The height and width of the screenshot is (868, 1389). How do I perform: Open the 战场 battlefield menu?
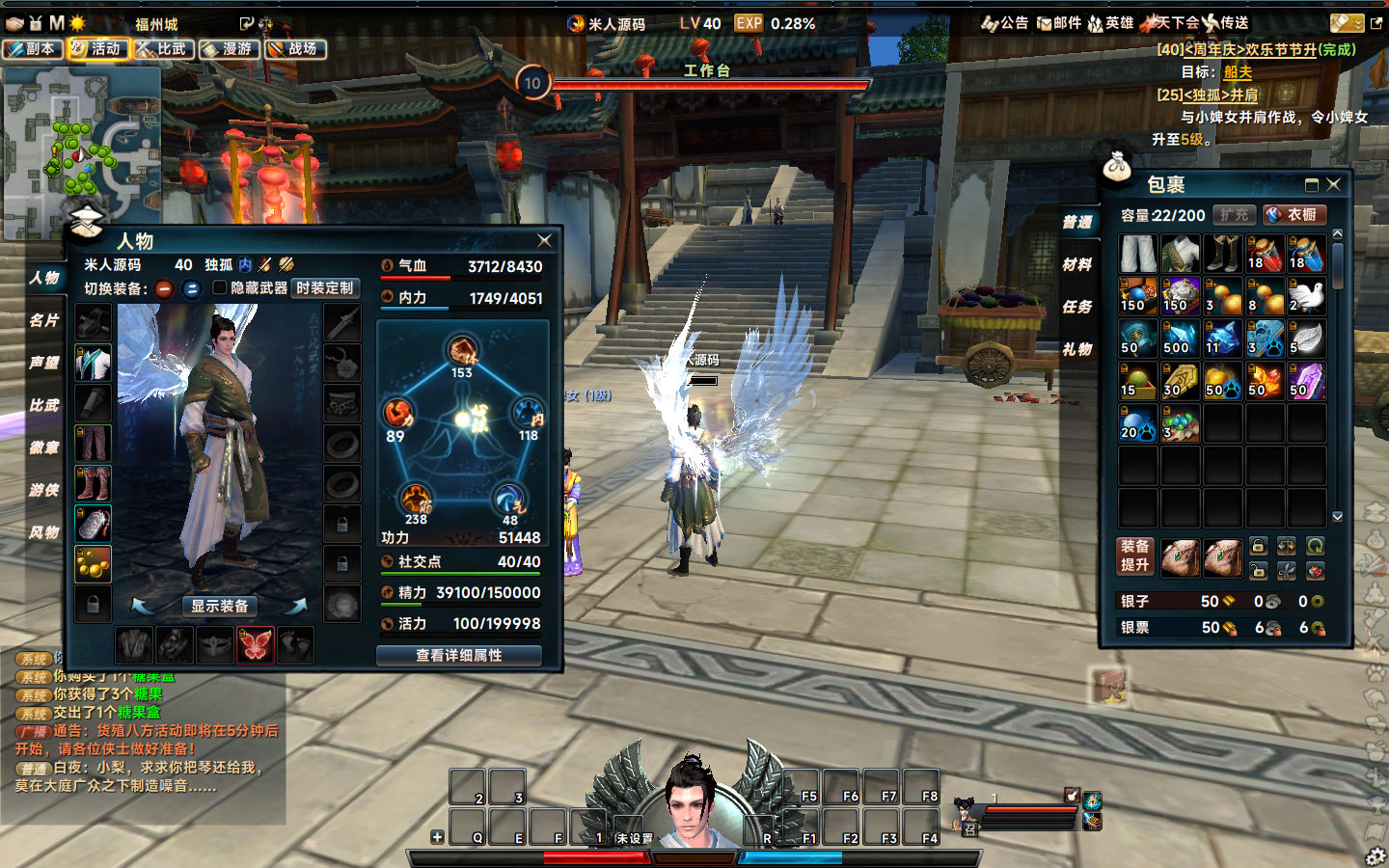(294, 48)
